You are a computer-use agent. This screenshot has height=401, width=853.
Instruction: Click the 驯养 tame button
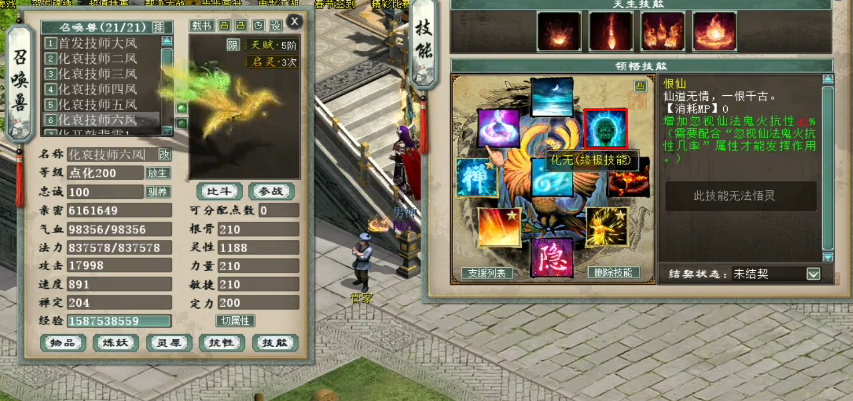coord(158,192)
